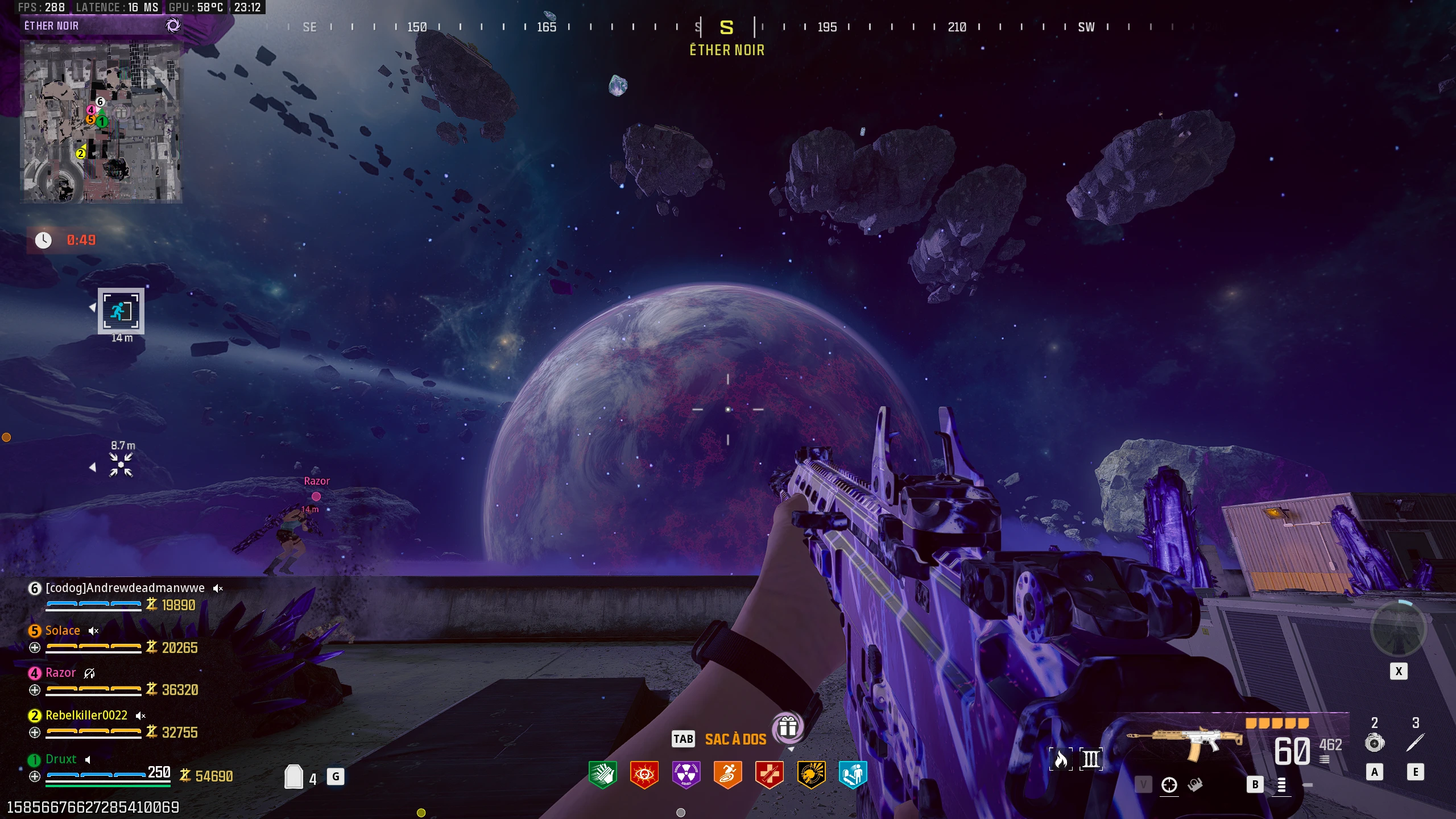Viewport: 1456px width, 819px height.
Task: Click the Éther Noir label above the minimap
Action: pos(52,25)
